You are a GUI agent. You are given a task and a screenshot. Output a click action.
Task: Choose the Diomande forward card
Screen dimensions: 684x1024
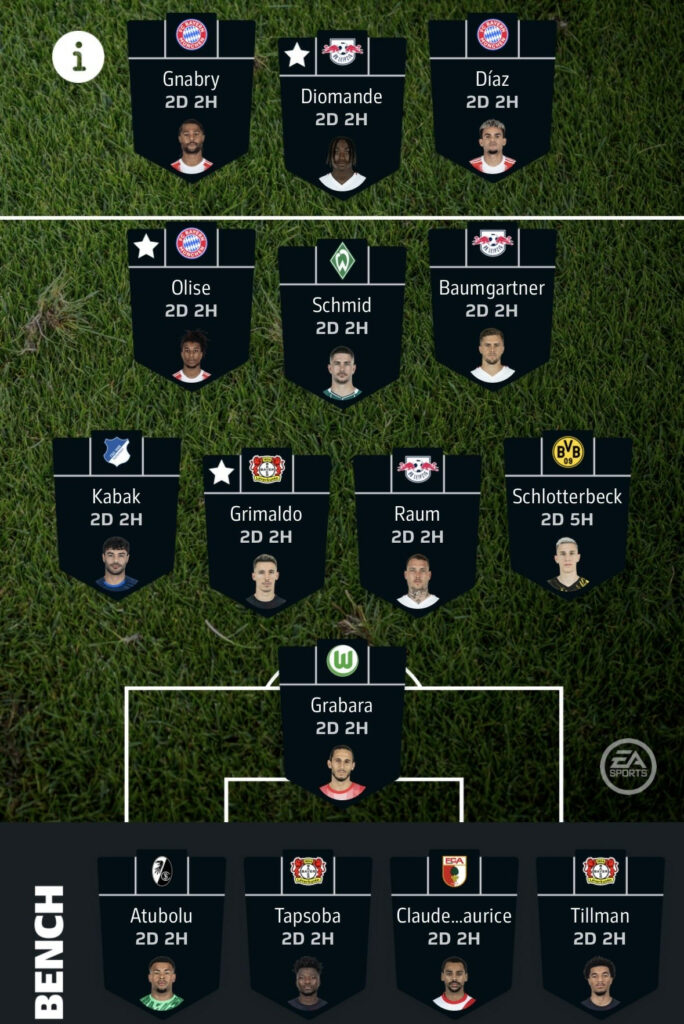pyautogui.click(x=342, y=117)
